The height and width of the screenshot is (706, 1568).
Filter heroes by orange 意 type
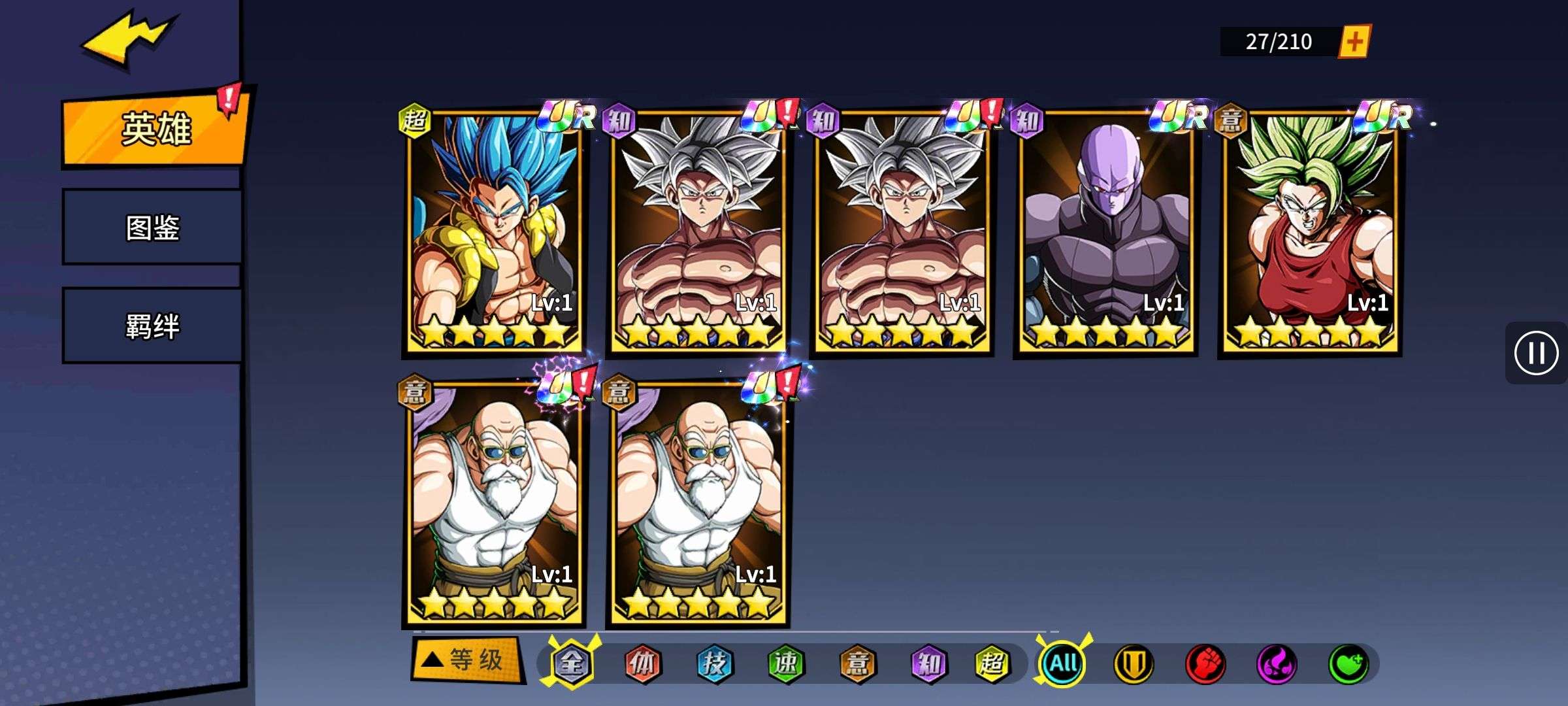857,664
